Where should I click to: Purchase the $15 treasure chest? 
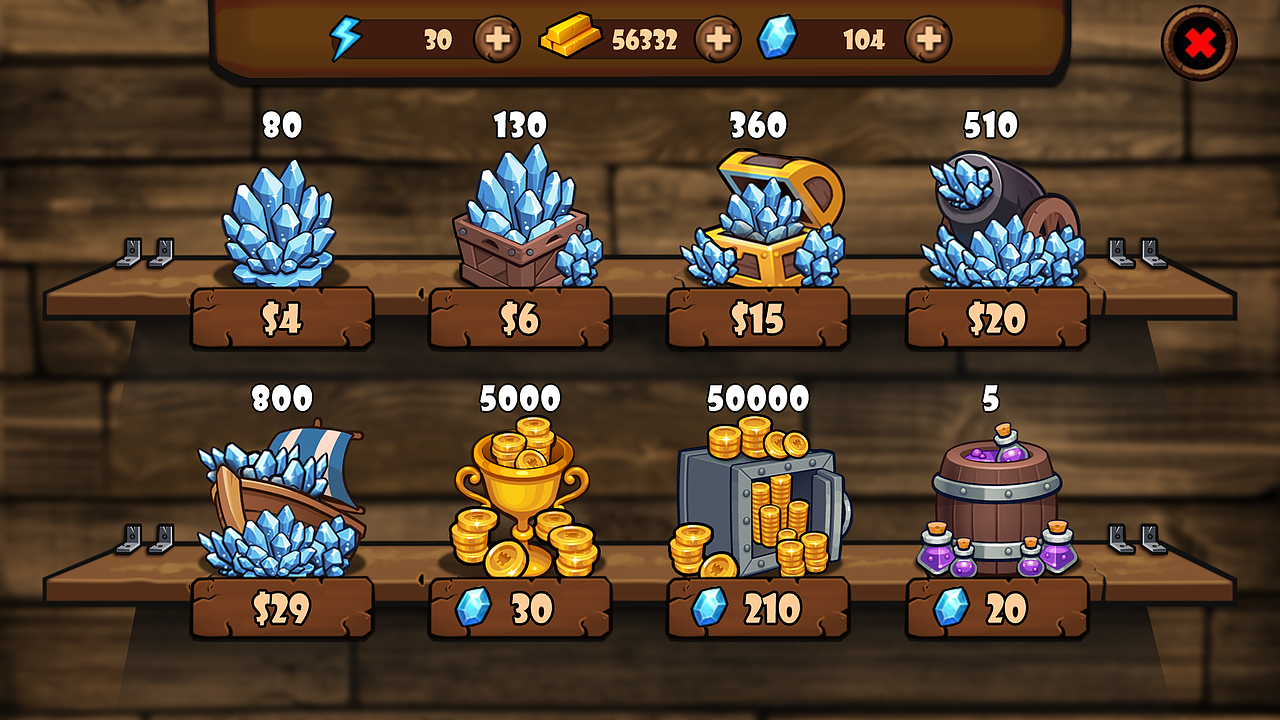[x=757, y=317]
